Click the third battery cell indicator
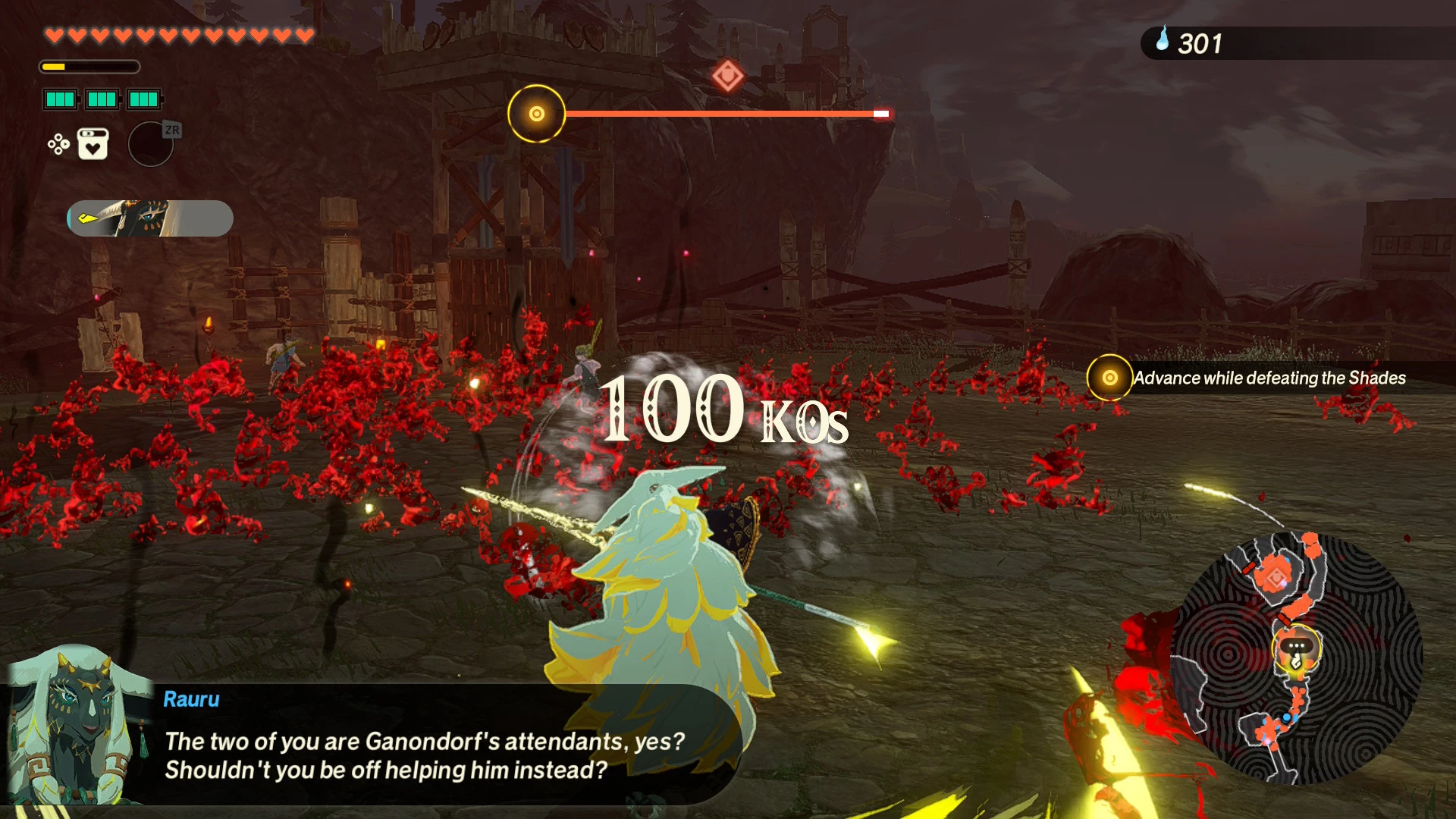Viewport: 1456px width, 819px height. pyautogui.click(x=143, y=99)
